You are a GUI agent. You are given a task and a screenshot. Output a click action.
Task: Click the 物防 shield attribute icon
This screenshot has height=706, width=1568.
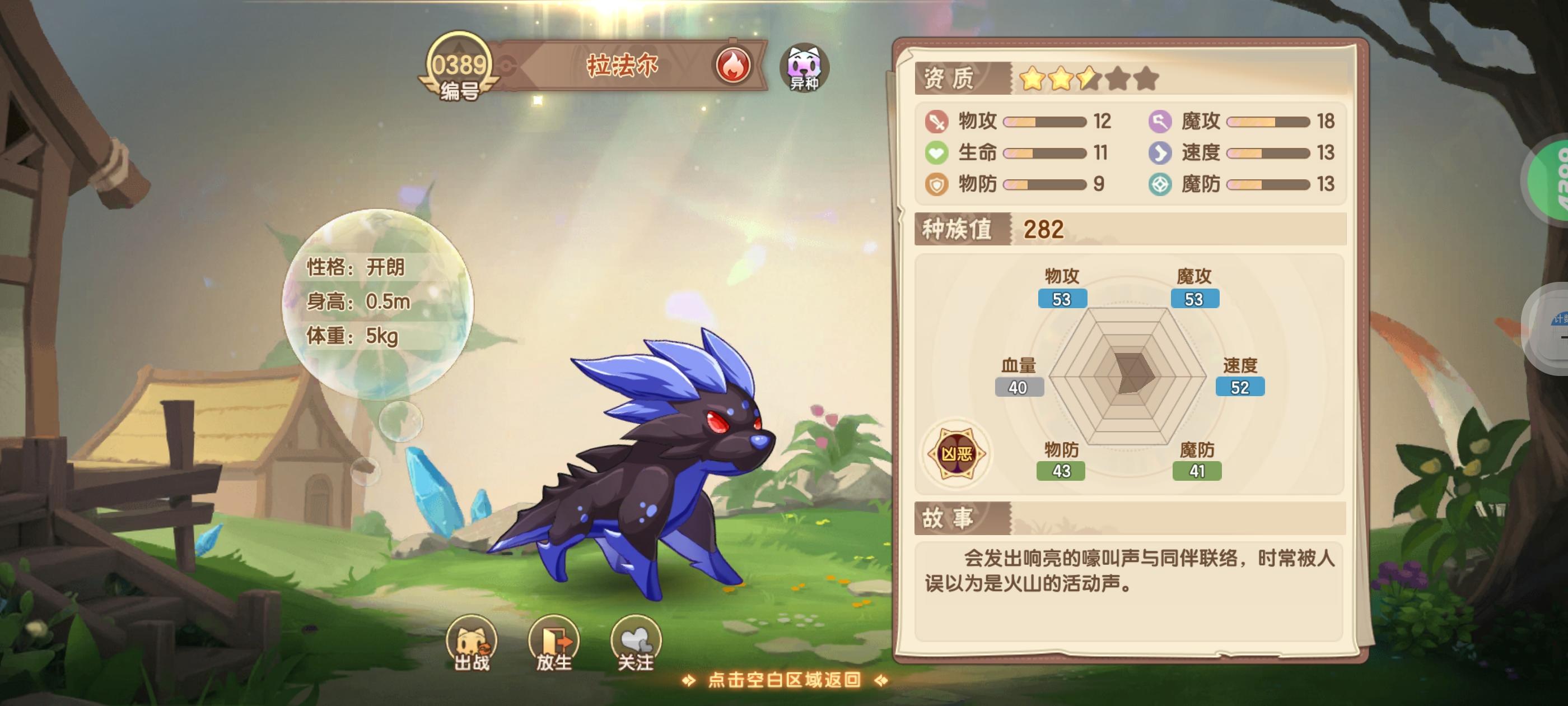point(937,184)
